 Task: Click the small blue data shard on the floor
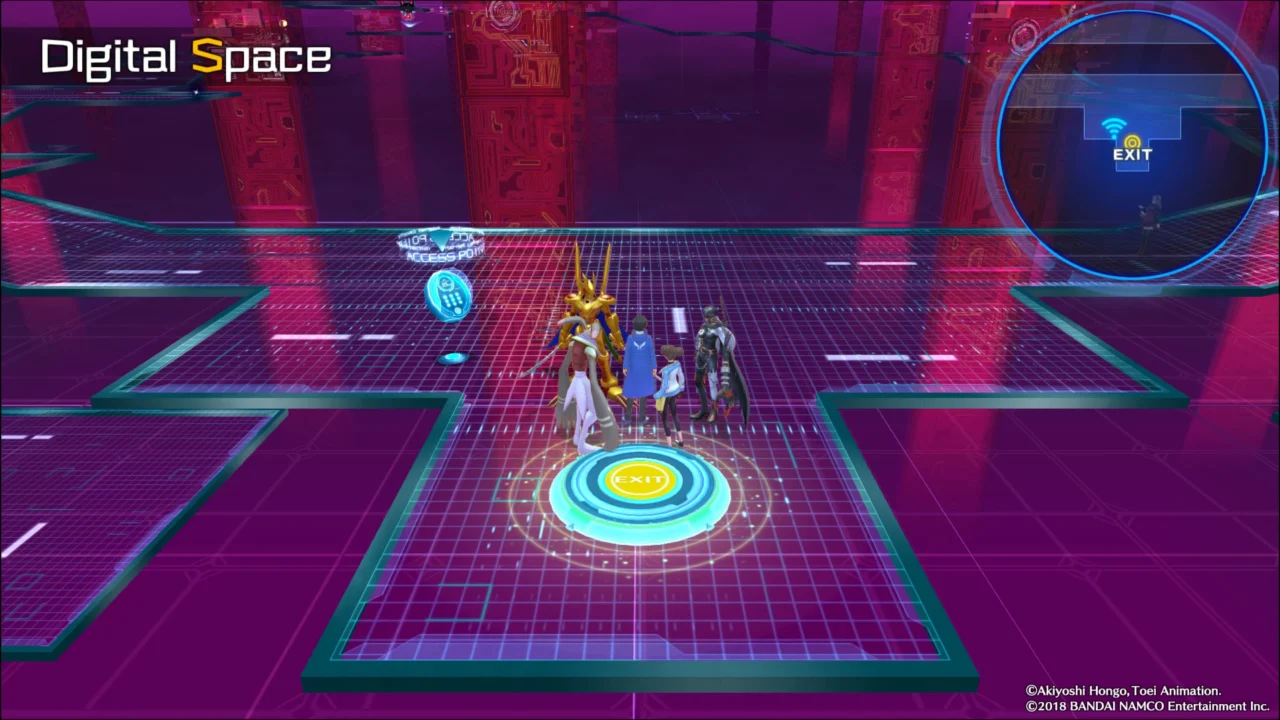pos(453,357)
